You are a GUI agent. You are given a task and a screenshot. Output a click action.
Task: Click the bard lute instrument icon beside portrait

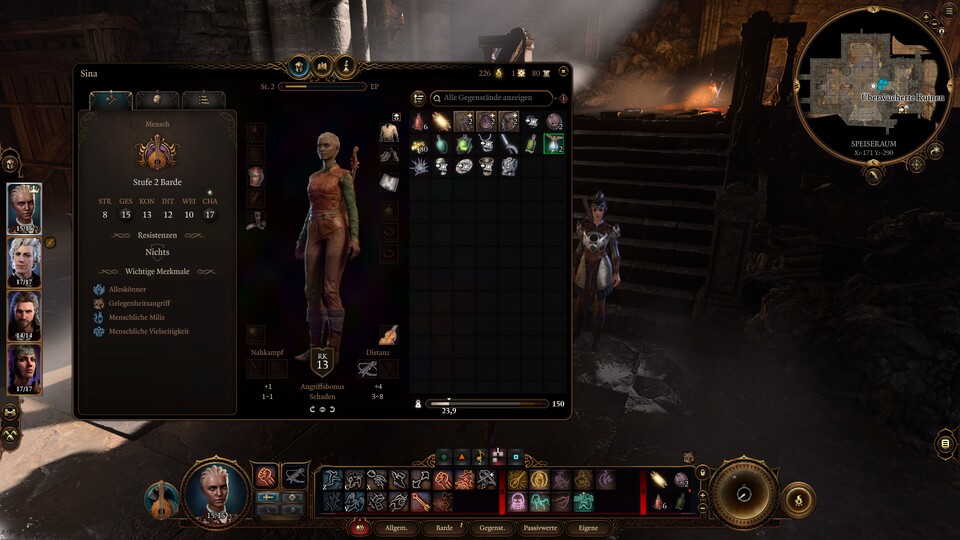159,497
